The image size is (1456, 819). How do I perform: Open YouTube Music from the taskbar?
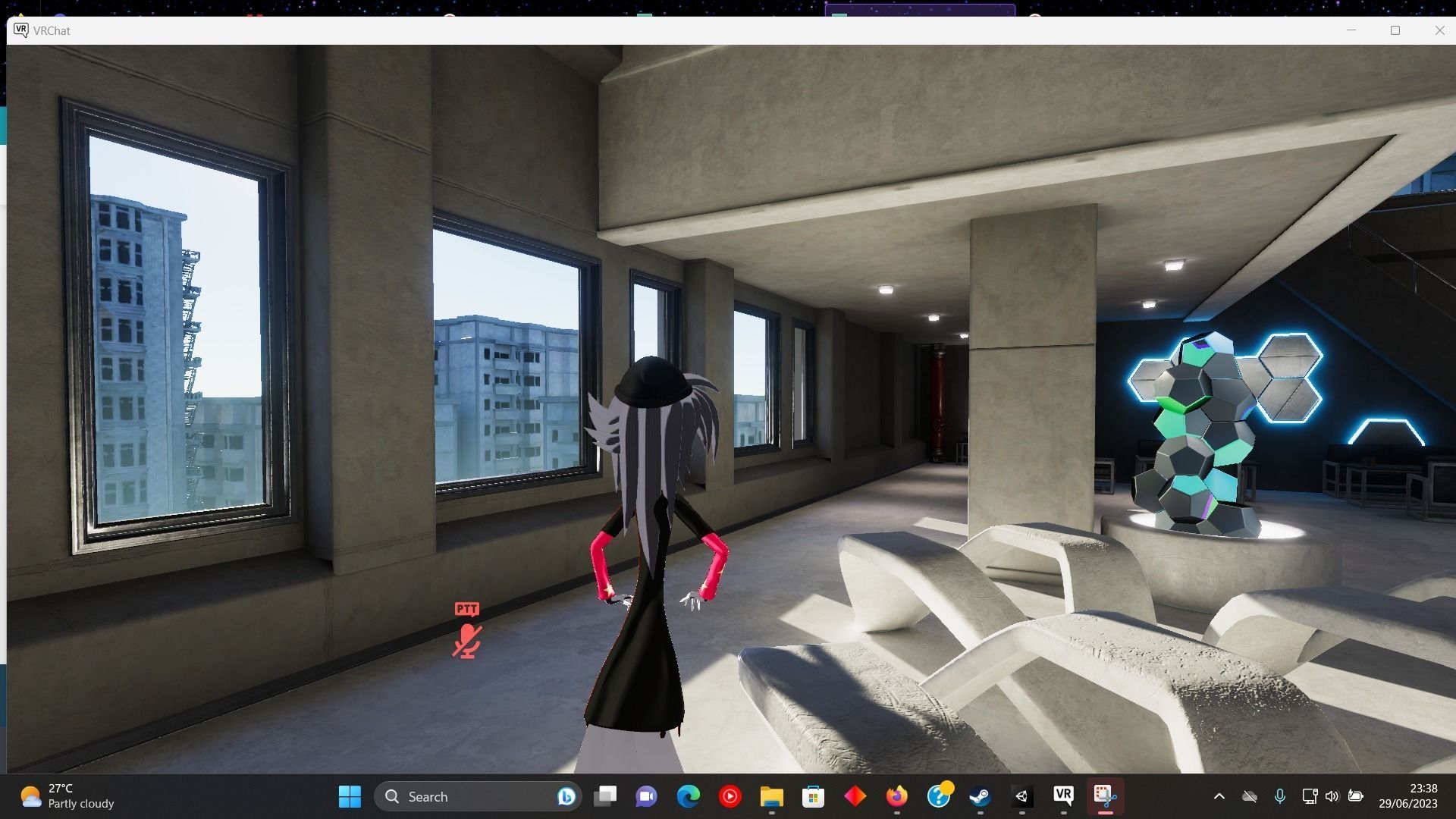[x=729, y=796]
